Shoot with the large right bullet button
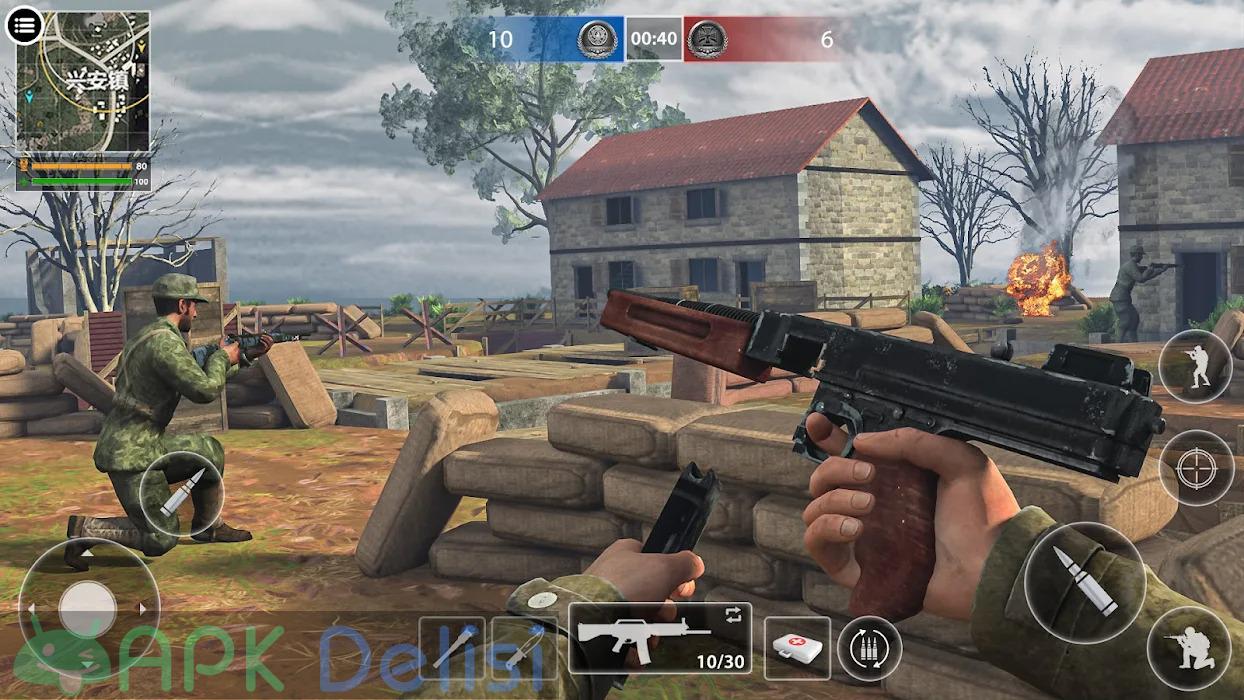This screenshot has width=1244, height=700. [x=1084, y=582]
